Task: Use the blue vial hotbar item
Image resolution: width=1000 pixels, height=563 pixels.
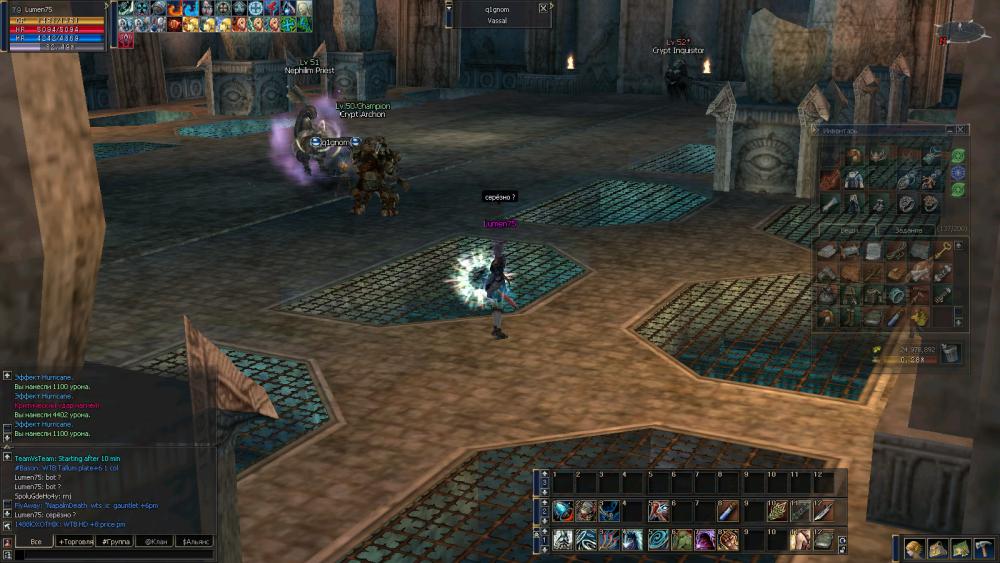Action: coord(727,511)
